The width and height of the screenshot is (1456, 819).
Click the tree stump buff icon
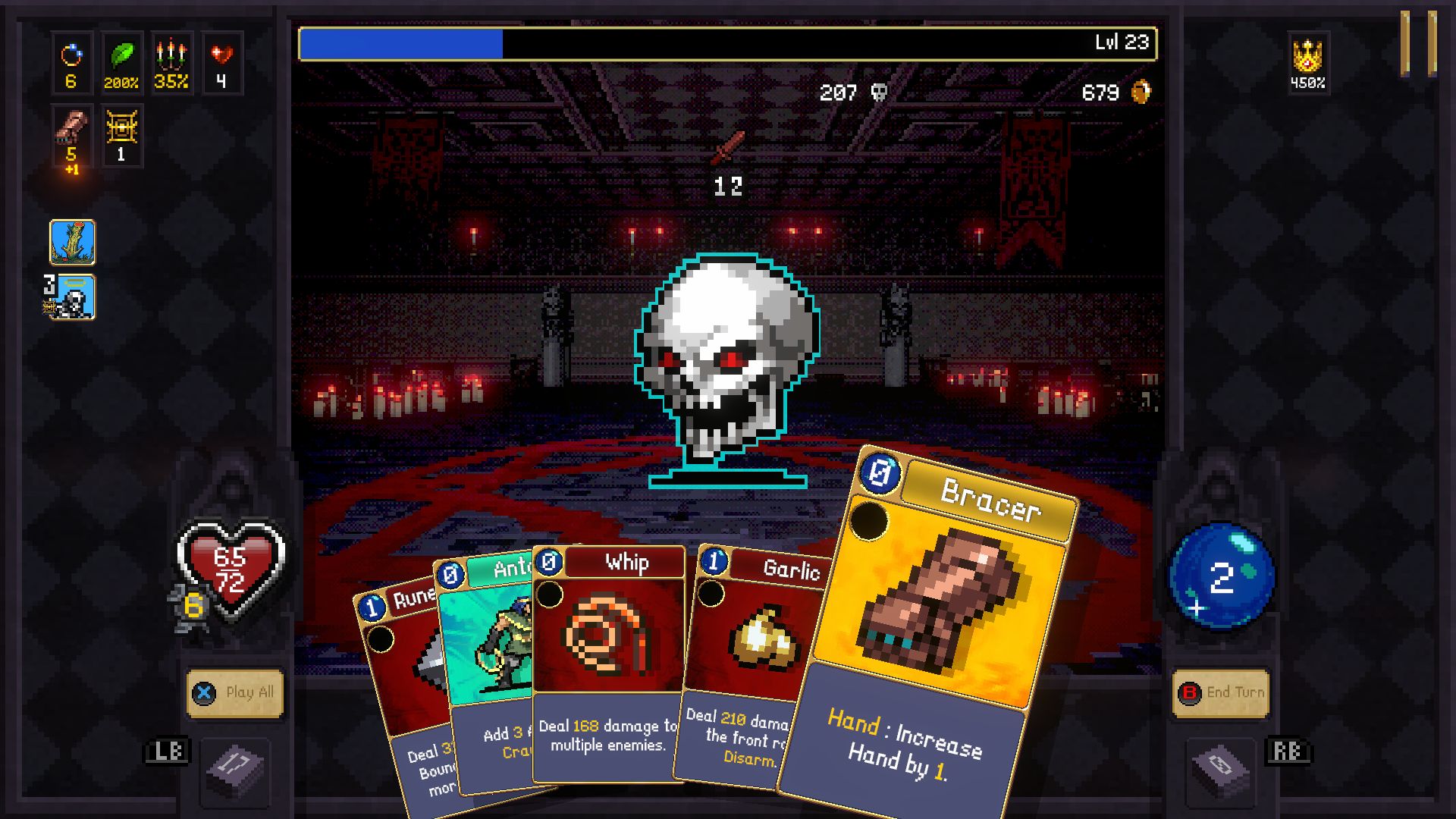click(74, 244)
